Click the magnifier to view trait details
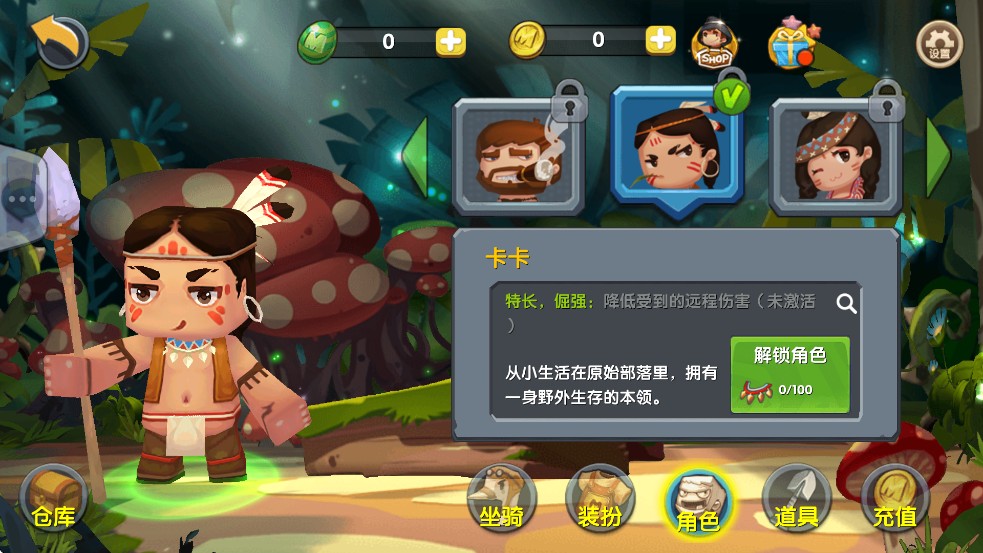This screenshot has height=553, width=983. click(846, 303)
